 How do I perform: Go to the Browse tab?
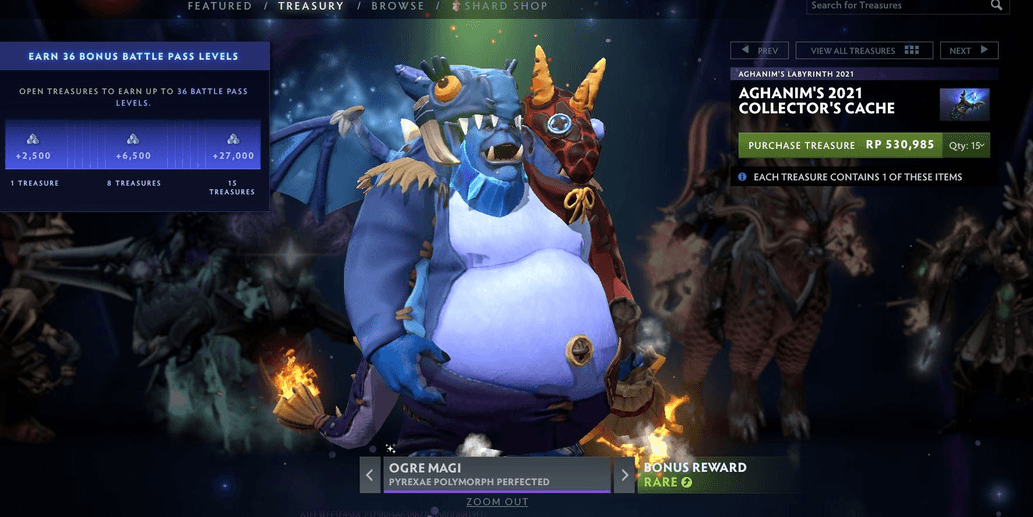(x=396, y=6)
